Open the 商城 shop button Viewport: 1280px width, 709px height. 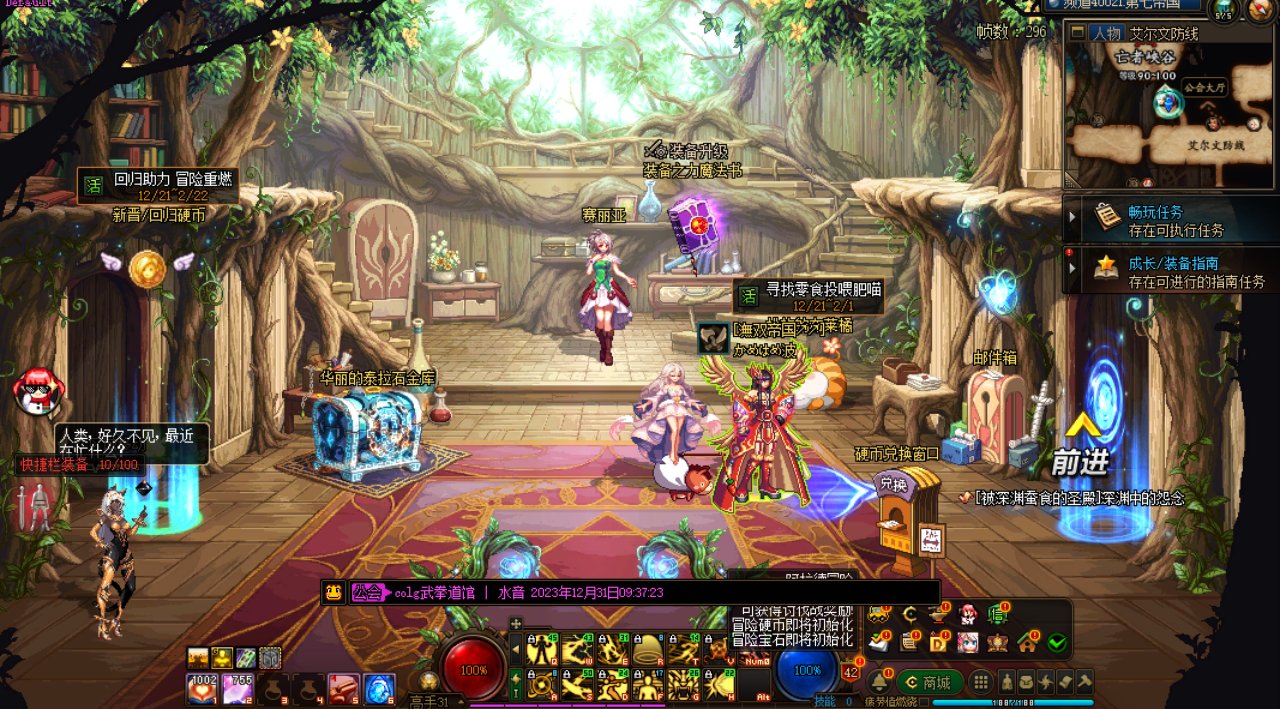click(928, 682)
